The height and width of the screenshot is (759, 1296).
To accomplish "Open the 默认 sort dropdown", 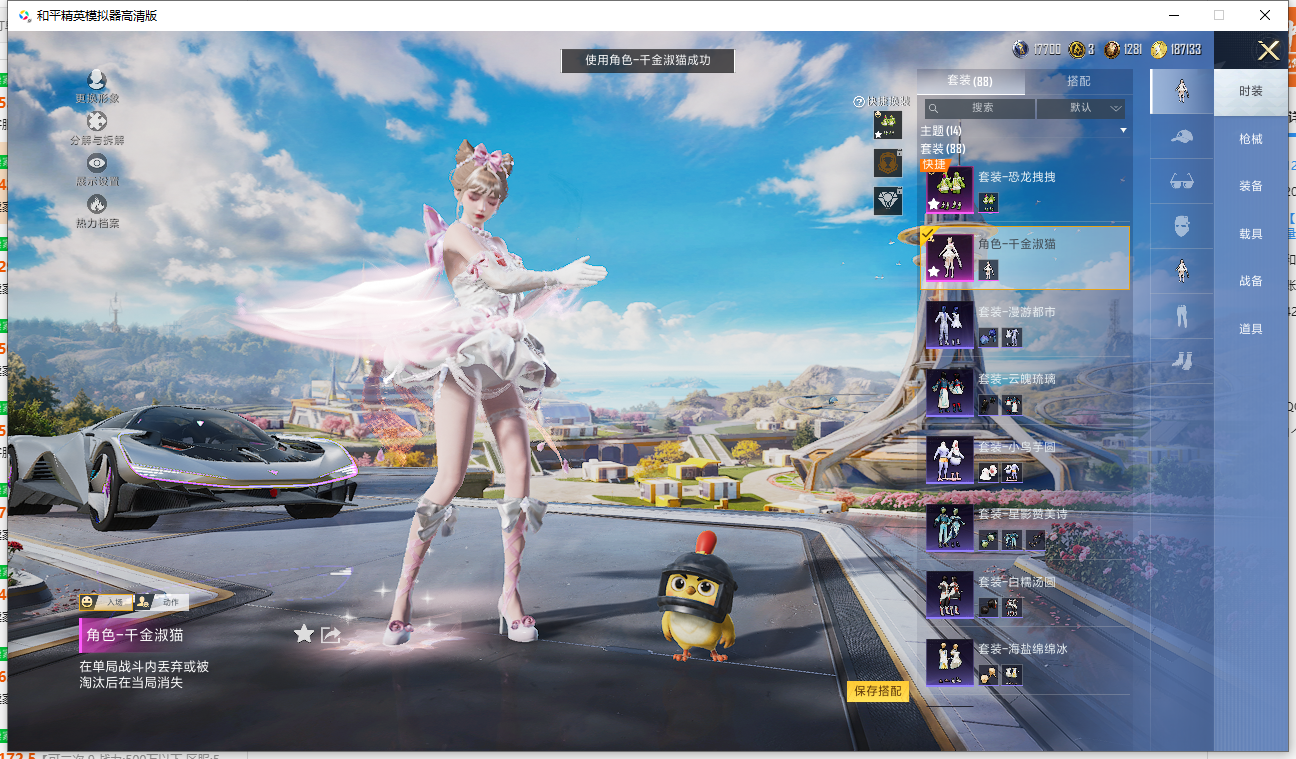I will click(x=1081, y=108).
